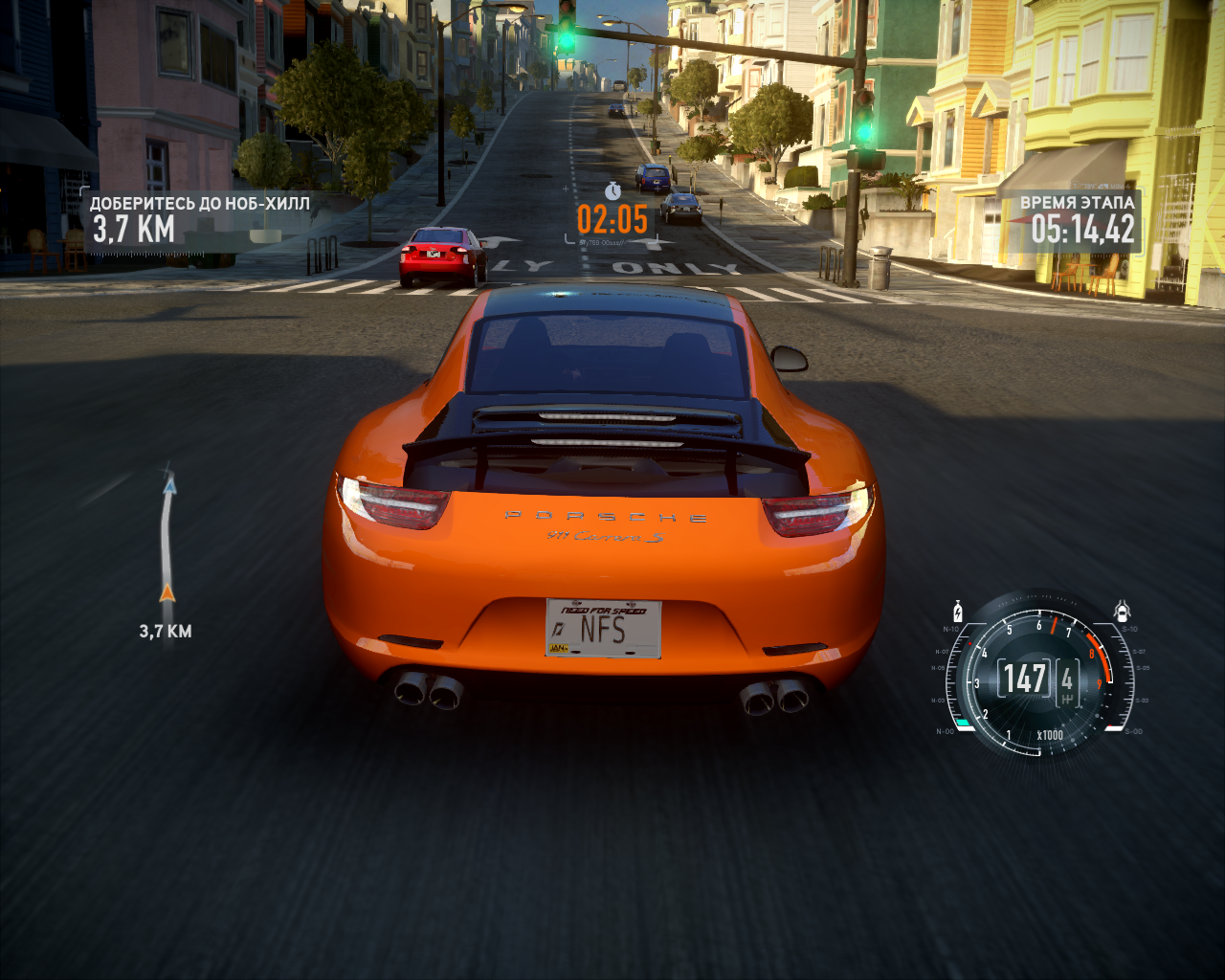Click the Nob Hill objective tracker
This screenshot has height=980, width=1225.
[x=199, y=217]
